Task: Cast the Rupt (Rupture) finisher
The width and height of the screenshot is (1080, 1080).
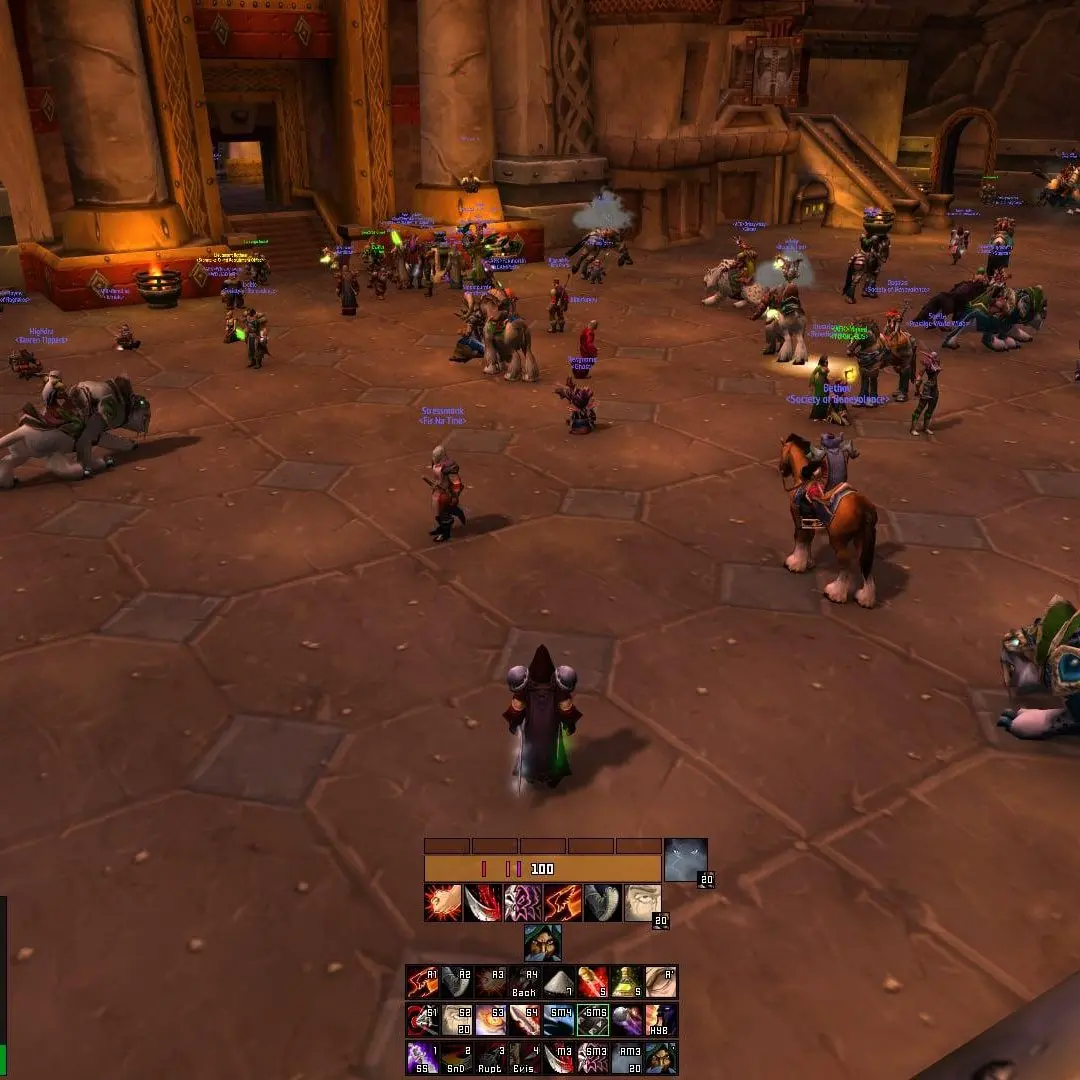Action: point(491,1058)
